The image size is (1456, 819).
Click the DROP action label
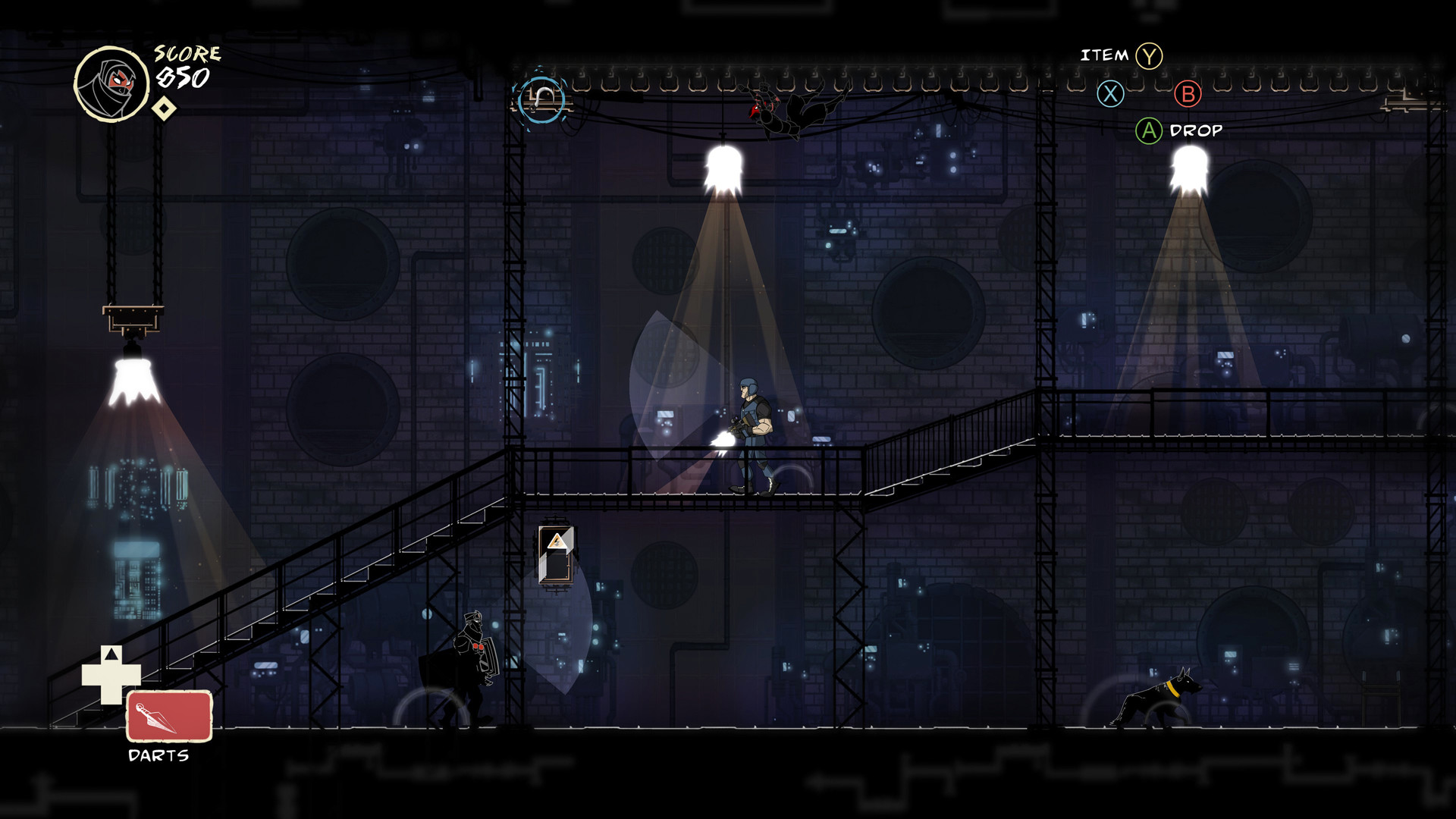click(1197, 130)
